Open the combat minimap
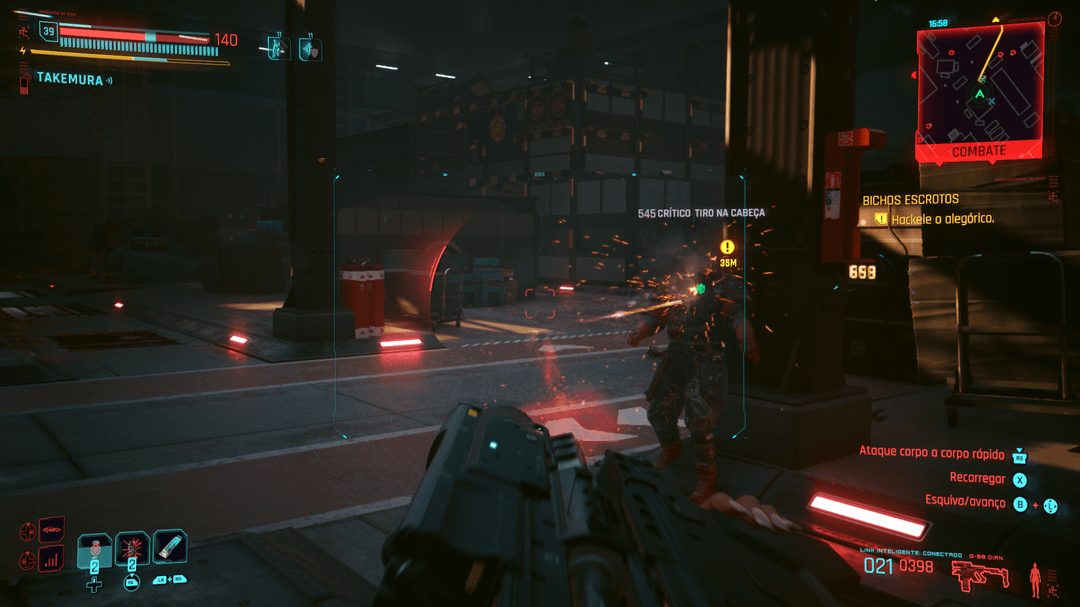Viewport: 1080px width, 607px height. 979,88
